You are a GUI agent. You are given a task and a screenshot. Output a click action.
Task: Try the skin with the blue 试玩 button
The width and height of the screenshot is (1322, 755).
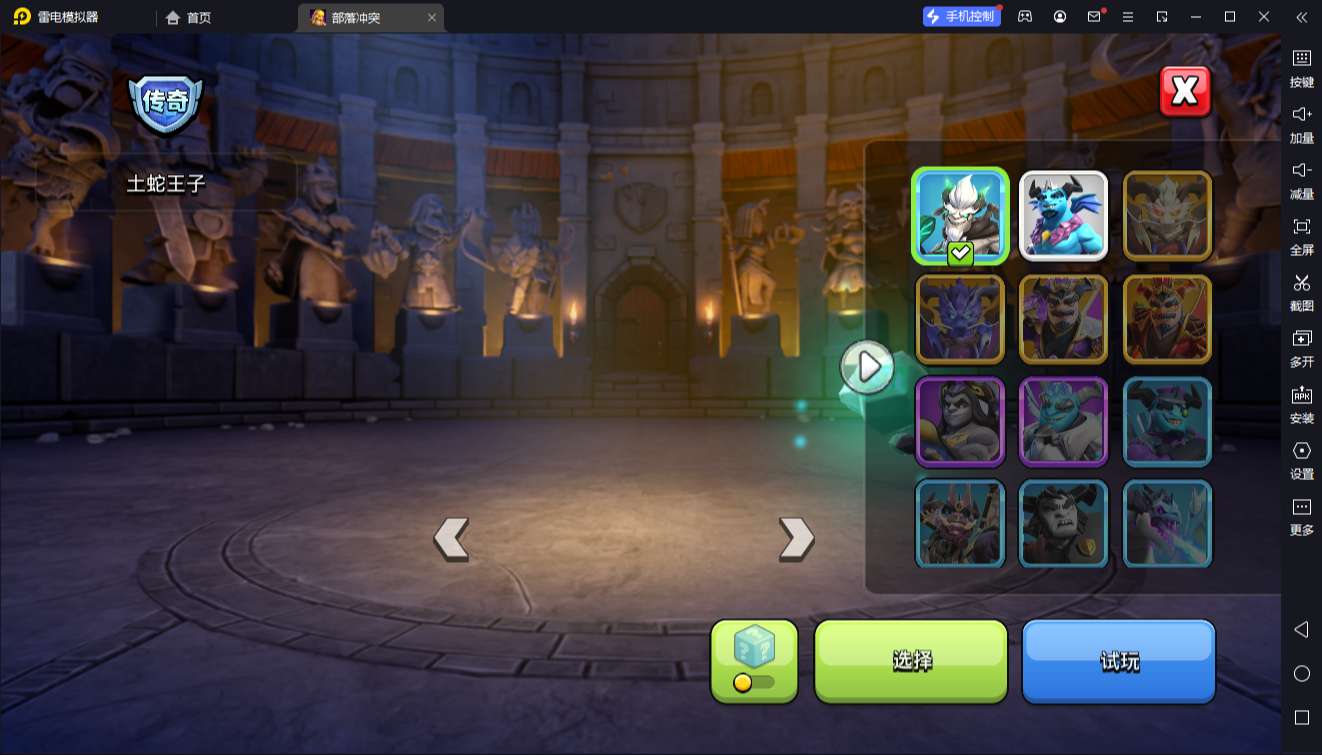(x=1118, y=660)
